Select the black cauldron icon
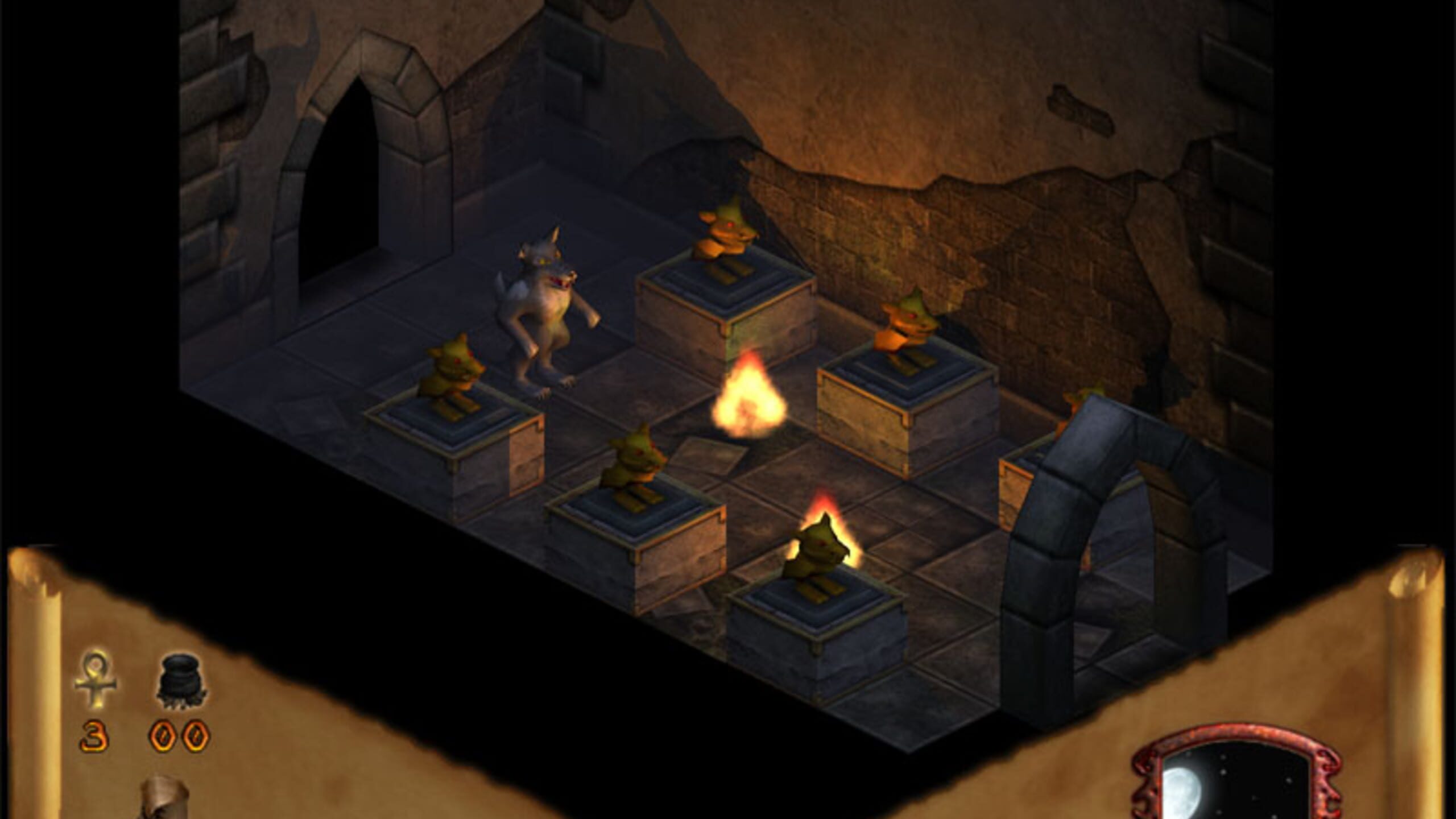The height and width of the screenshot is (819, 1456). point(181,680)
